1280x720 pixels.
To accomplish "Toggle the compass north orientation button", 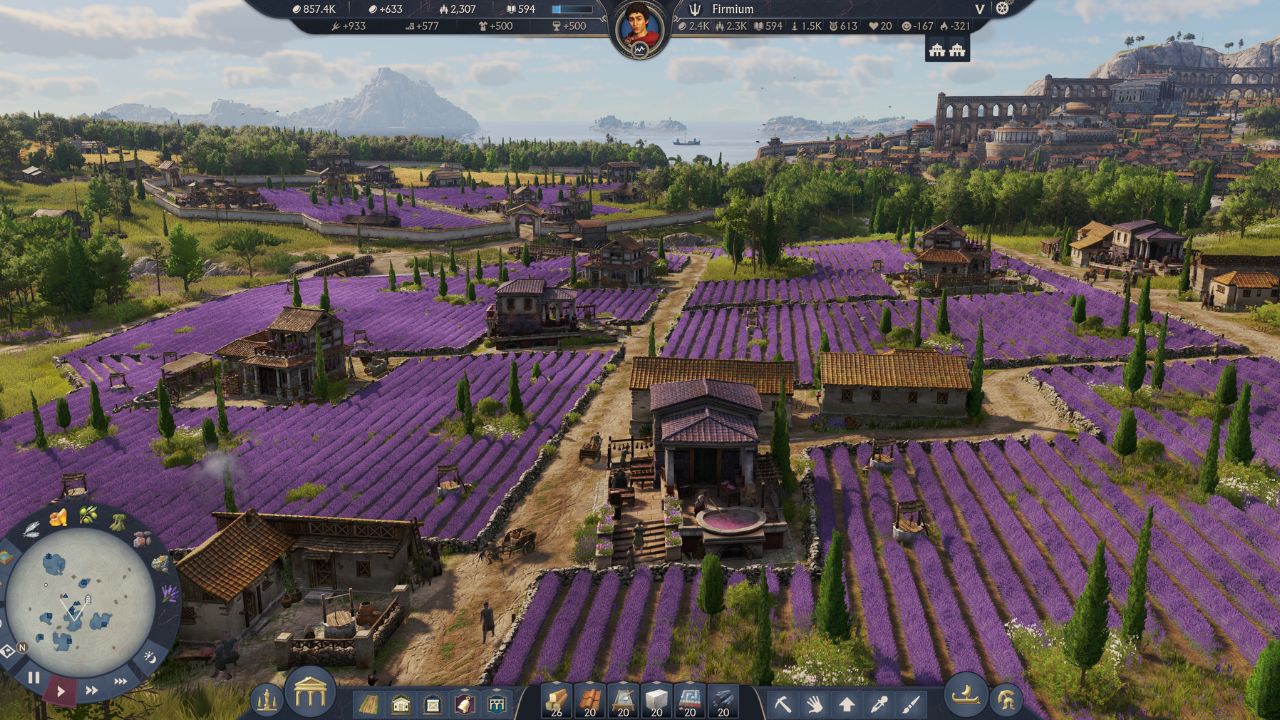I will 23,646.
